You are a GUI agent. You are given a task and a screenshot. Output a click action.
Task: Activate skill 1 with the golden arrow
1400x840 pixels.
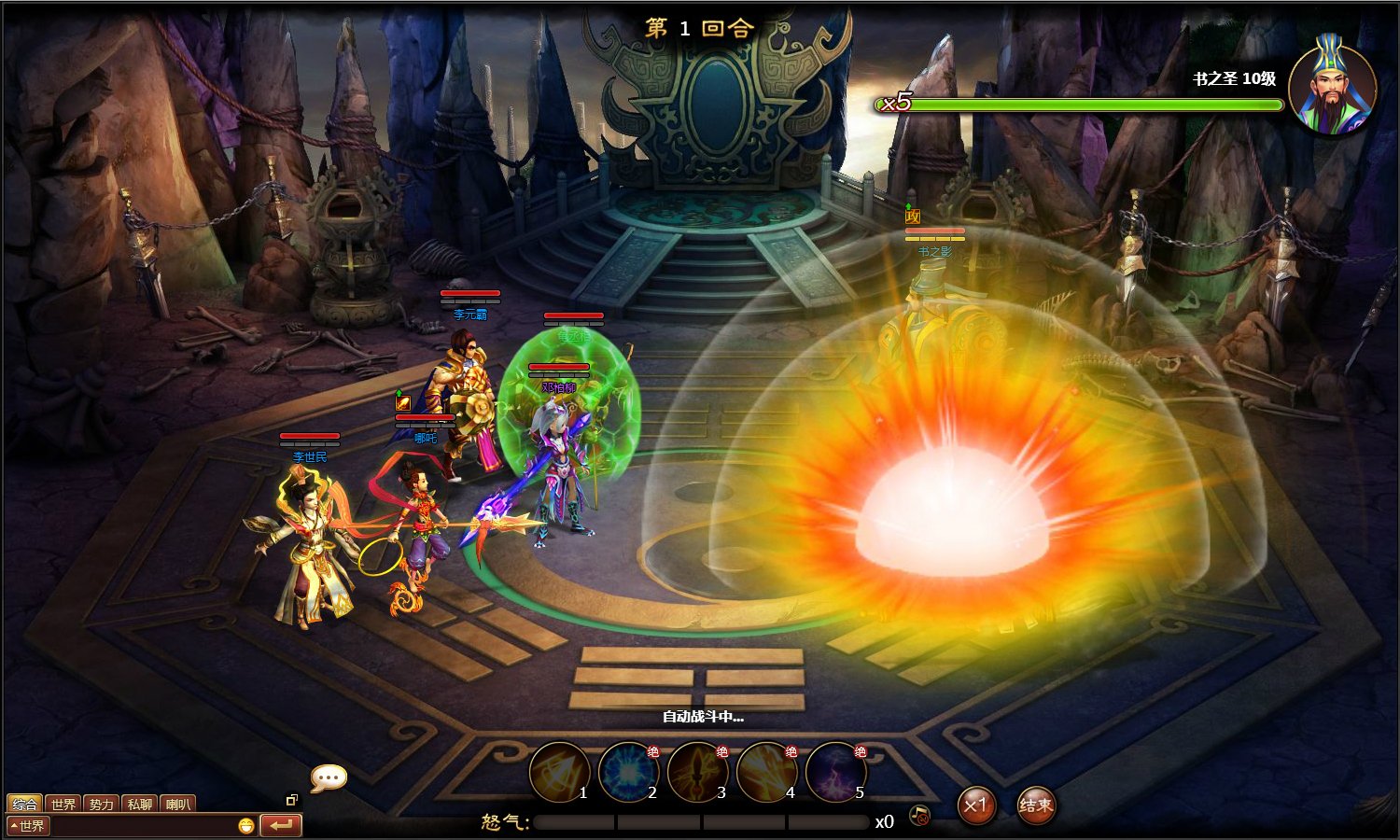pos(559,772)
